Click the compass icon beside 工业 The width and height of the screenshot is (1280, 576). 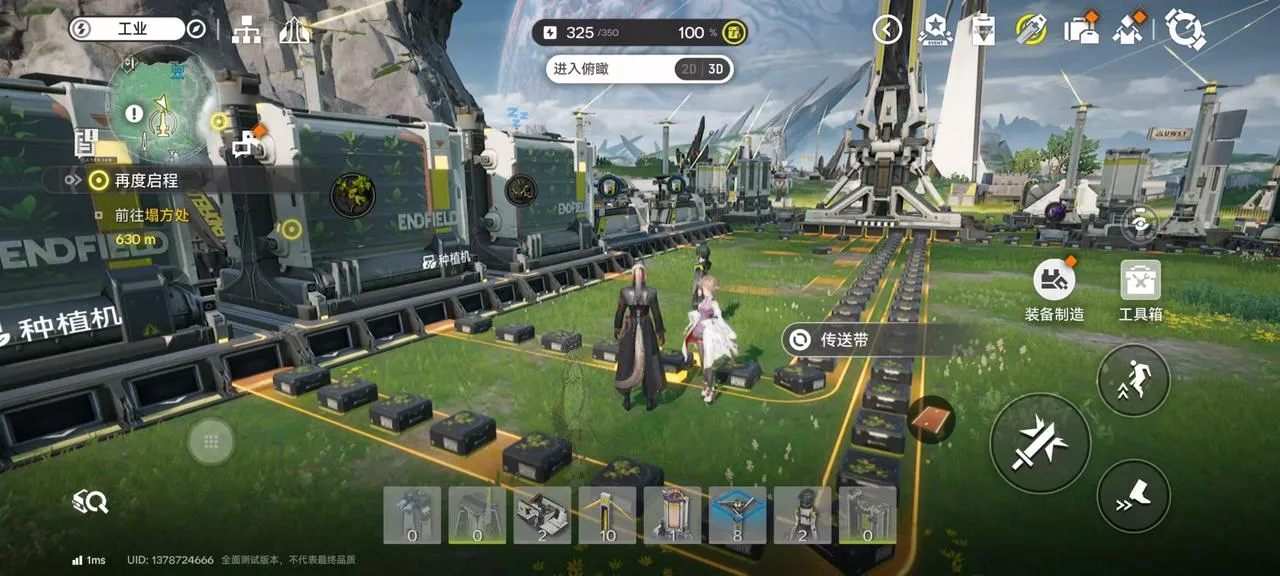coord(196,29)
